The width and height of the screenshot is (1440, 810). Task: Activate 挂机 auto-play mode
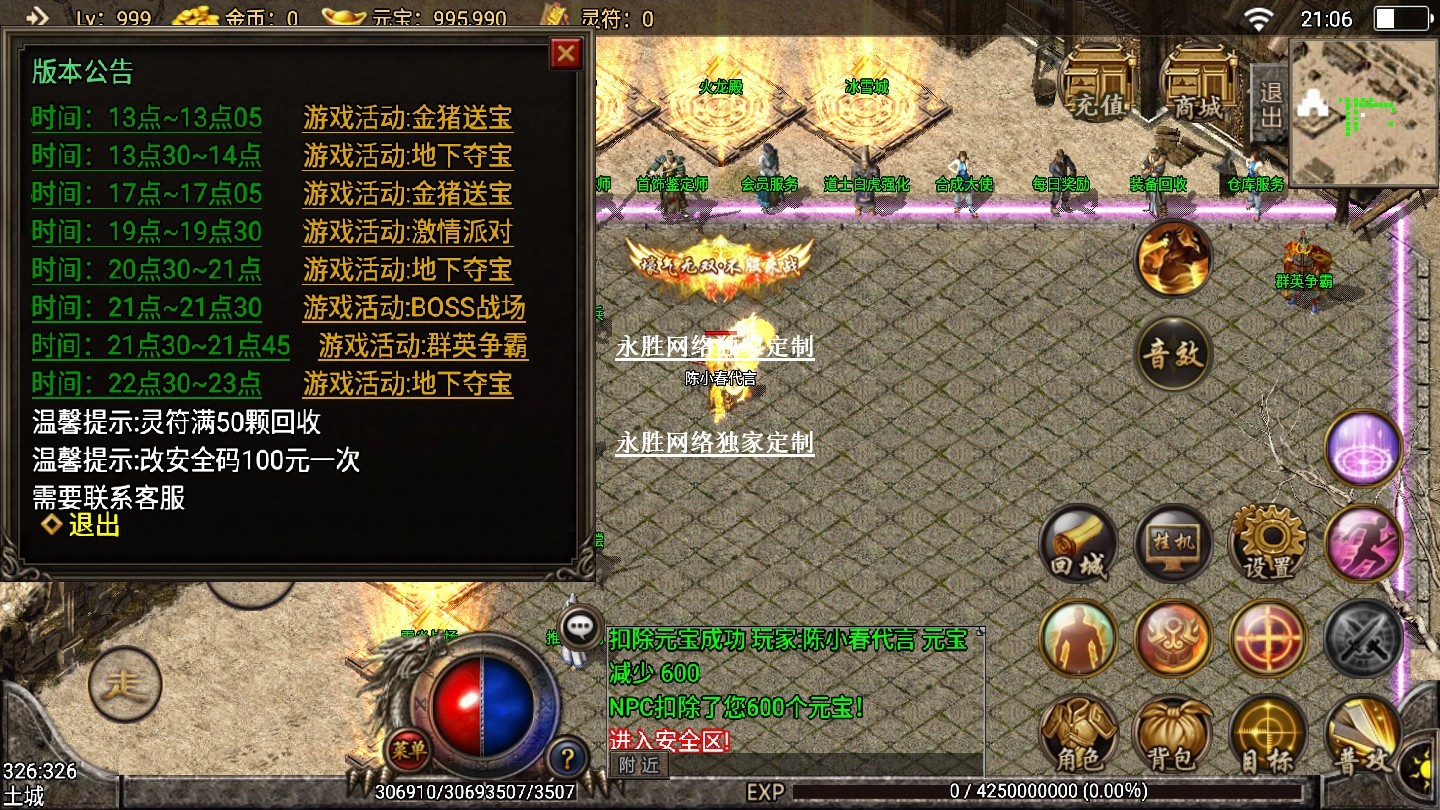[x=1173, y=545]
